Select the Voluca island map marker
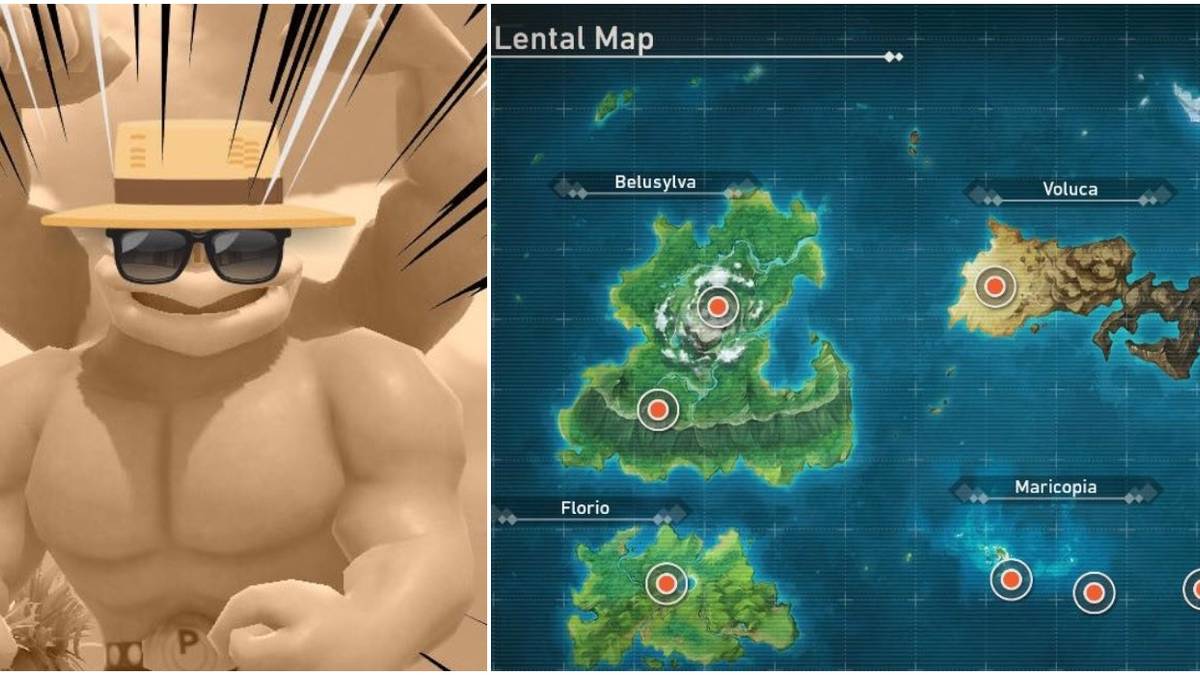This screenshot has width=1200, height=675. click(x=994, y=287)
